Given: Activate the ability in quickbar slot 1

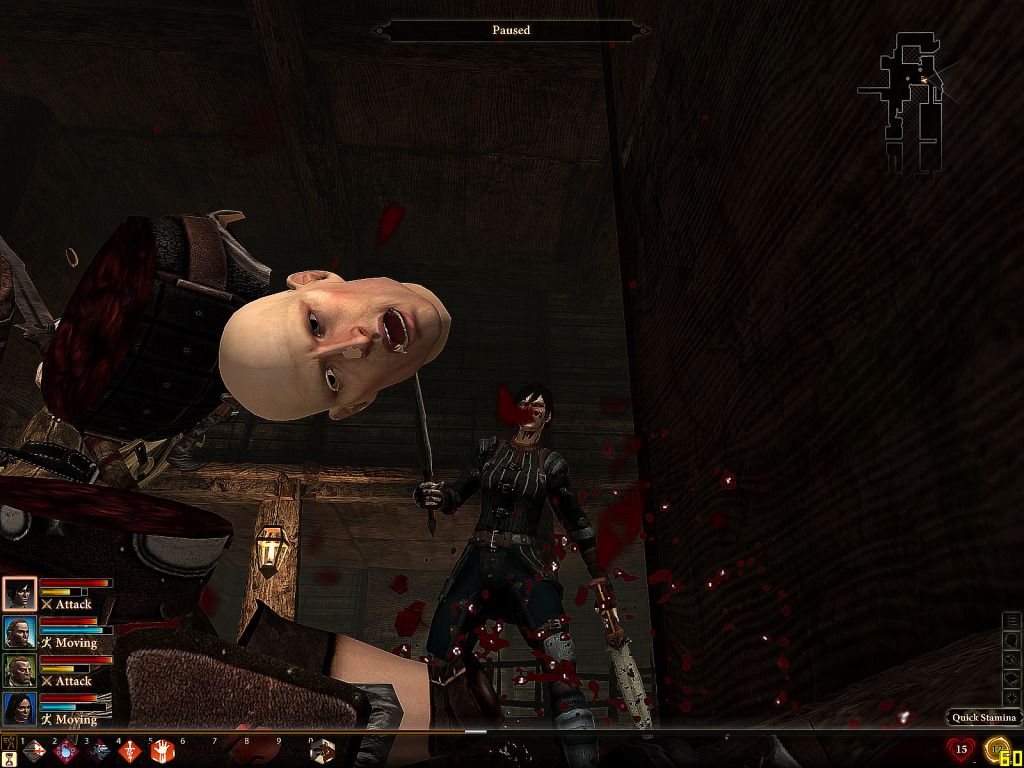Looking at the screenshot, I should tap(34, 751).
